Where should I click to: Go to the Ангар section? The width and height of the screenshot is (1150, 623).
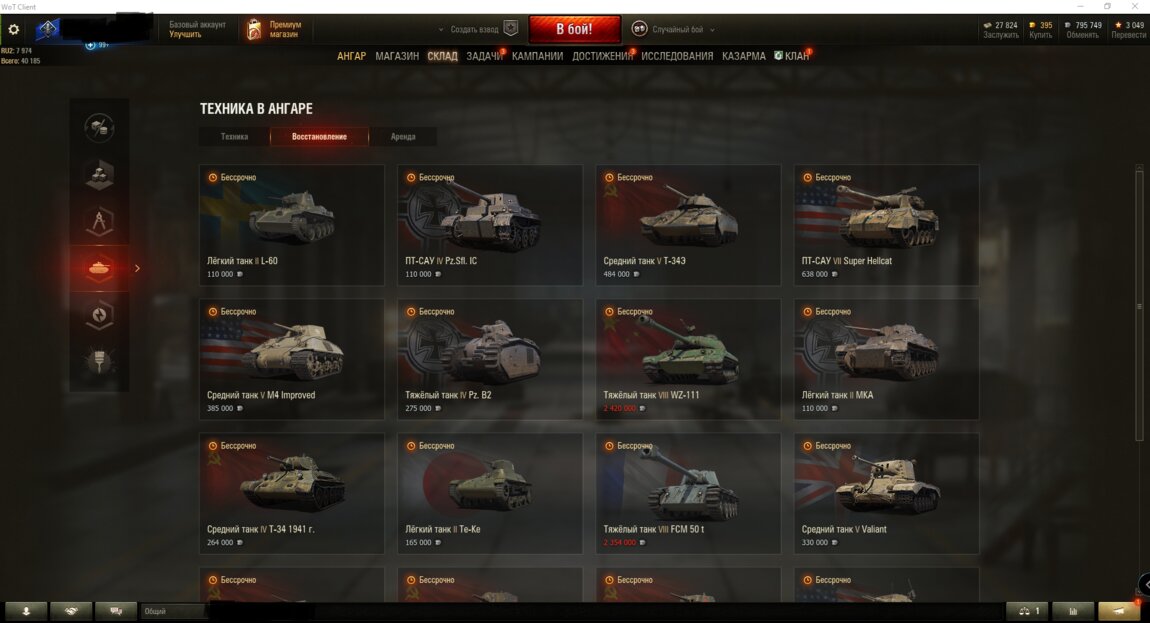pyautogui.click(x=351, y=56)
